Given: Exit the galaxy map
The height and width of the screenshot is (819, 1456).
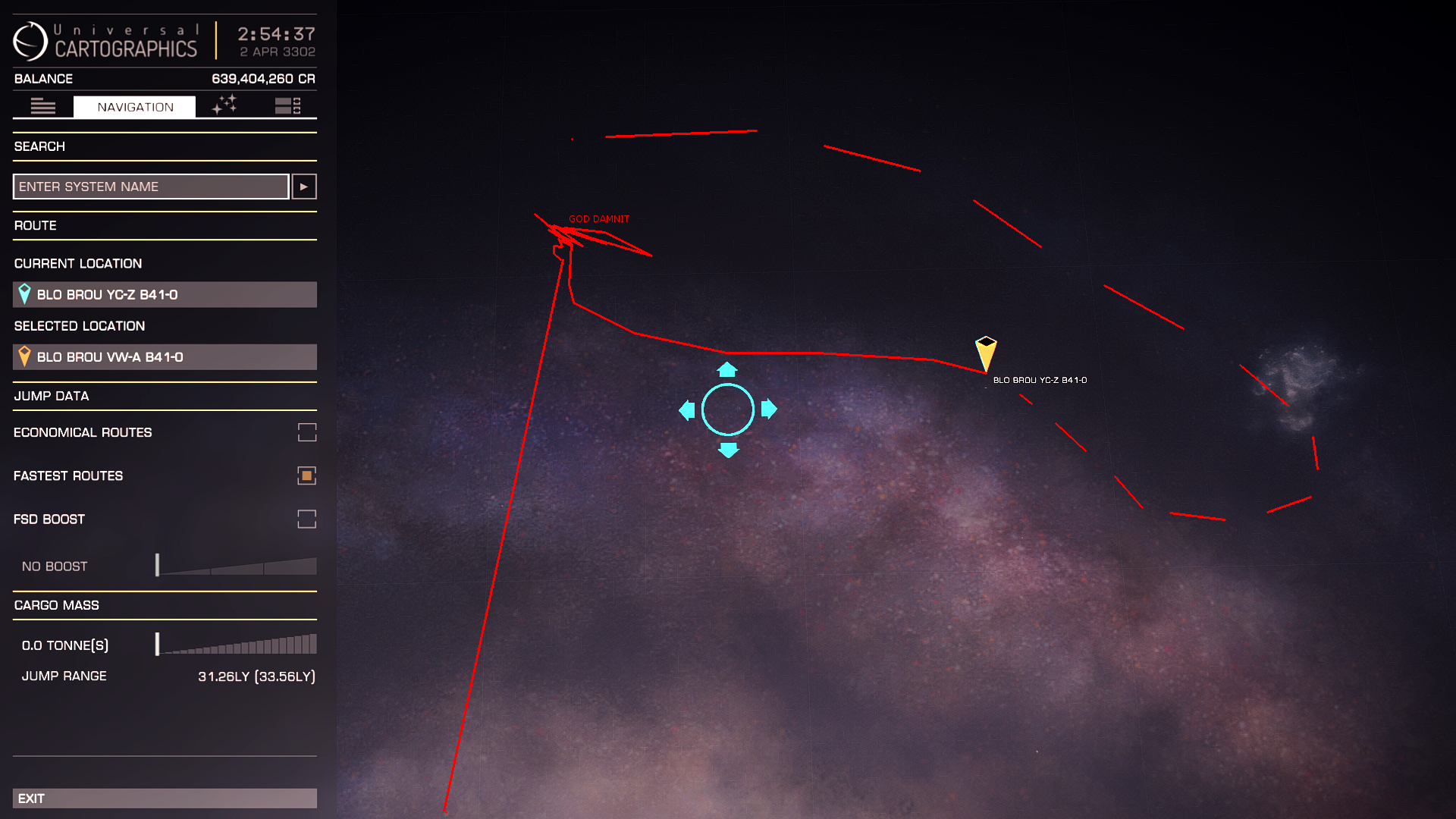Looking at the screenshot, I should click(165, 799).
